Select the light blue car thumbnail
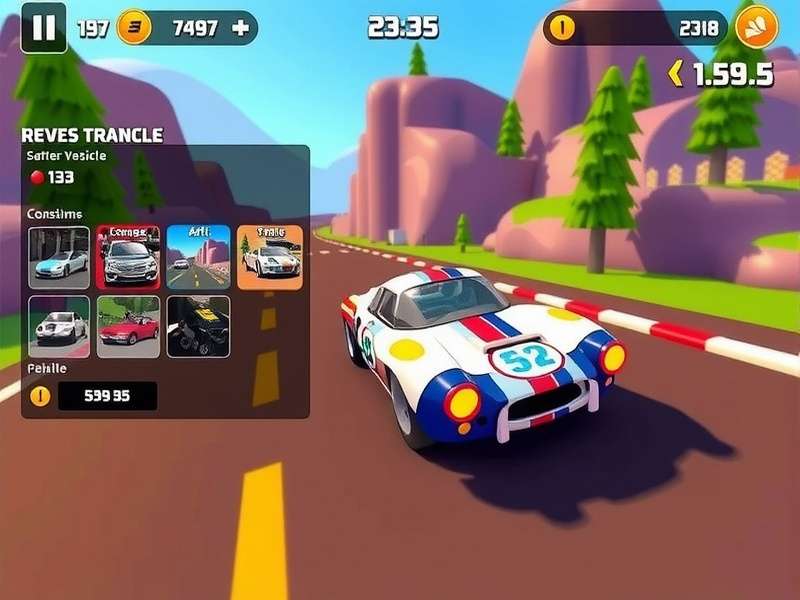This screenshot has width=800, height=600. tap(59, 257)
